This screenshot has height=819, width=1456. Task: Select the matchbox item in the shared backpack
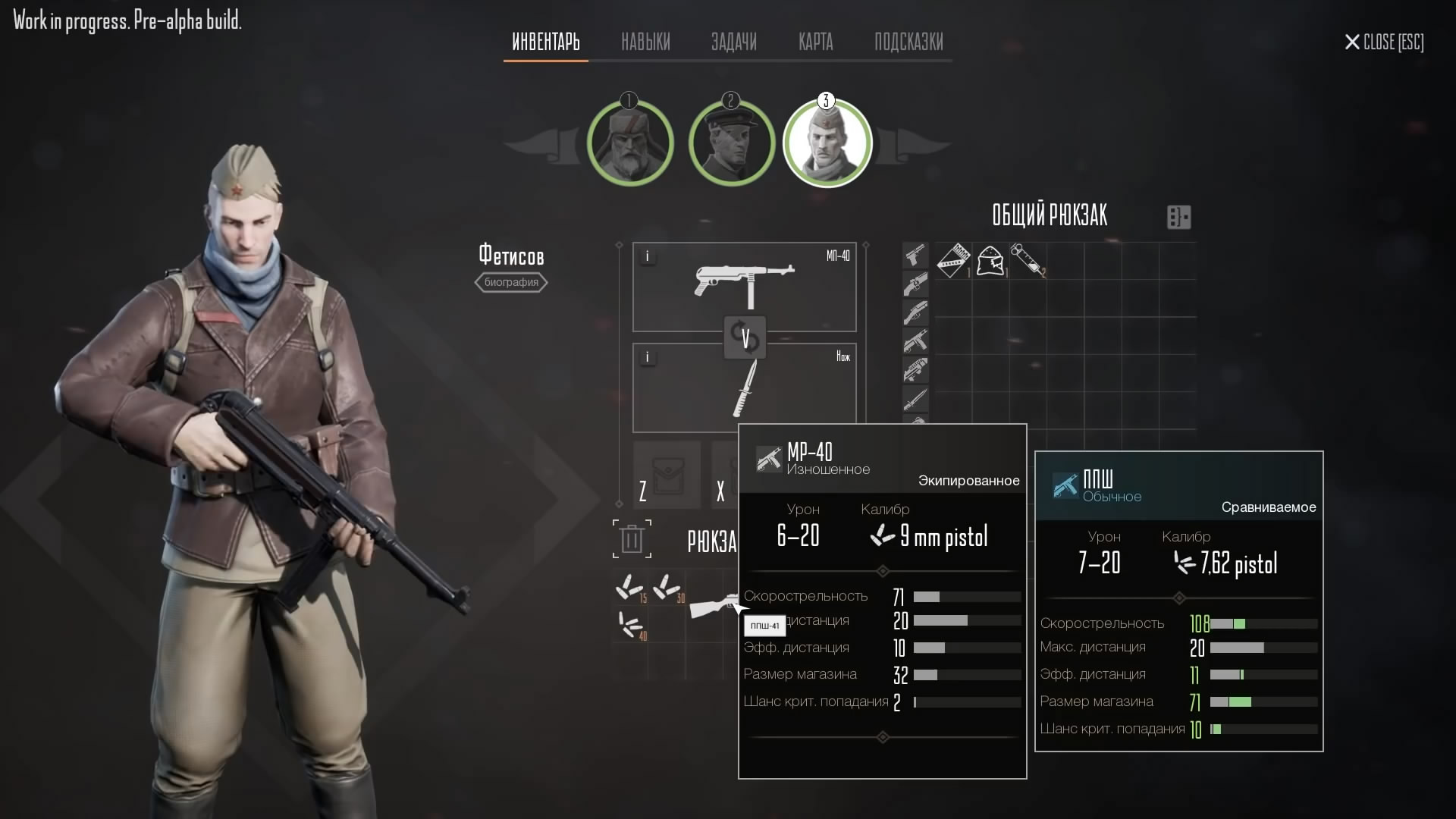[953, 262]
